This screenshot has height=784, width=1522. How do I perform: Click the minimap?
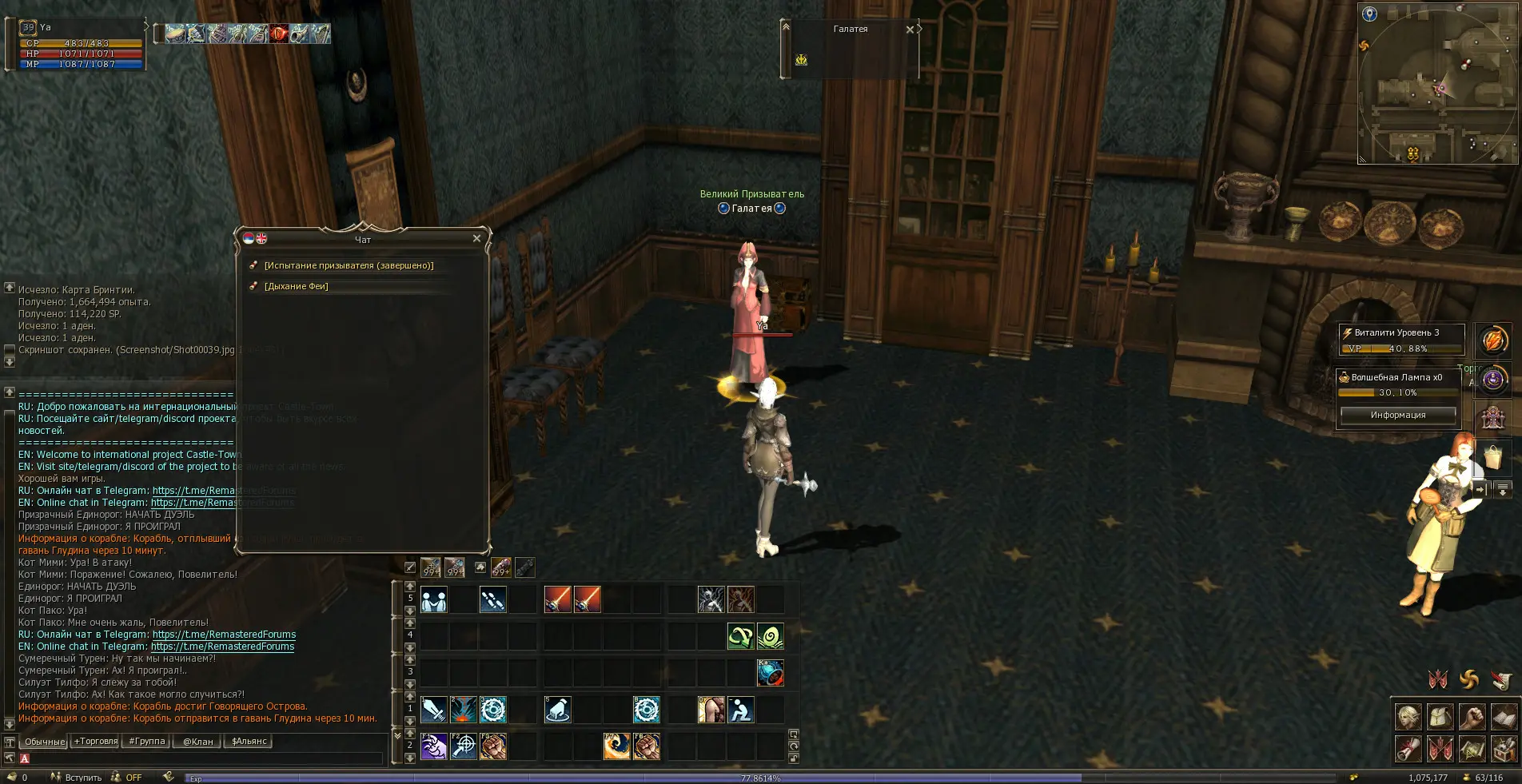1437,84
